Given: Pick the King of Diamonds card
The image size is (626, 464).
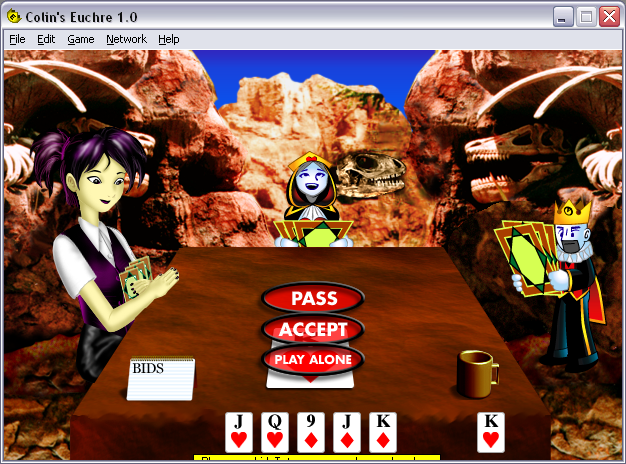Looking at the screenshot, I should [x=383, y=432].
